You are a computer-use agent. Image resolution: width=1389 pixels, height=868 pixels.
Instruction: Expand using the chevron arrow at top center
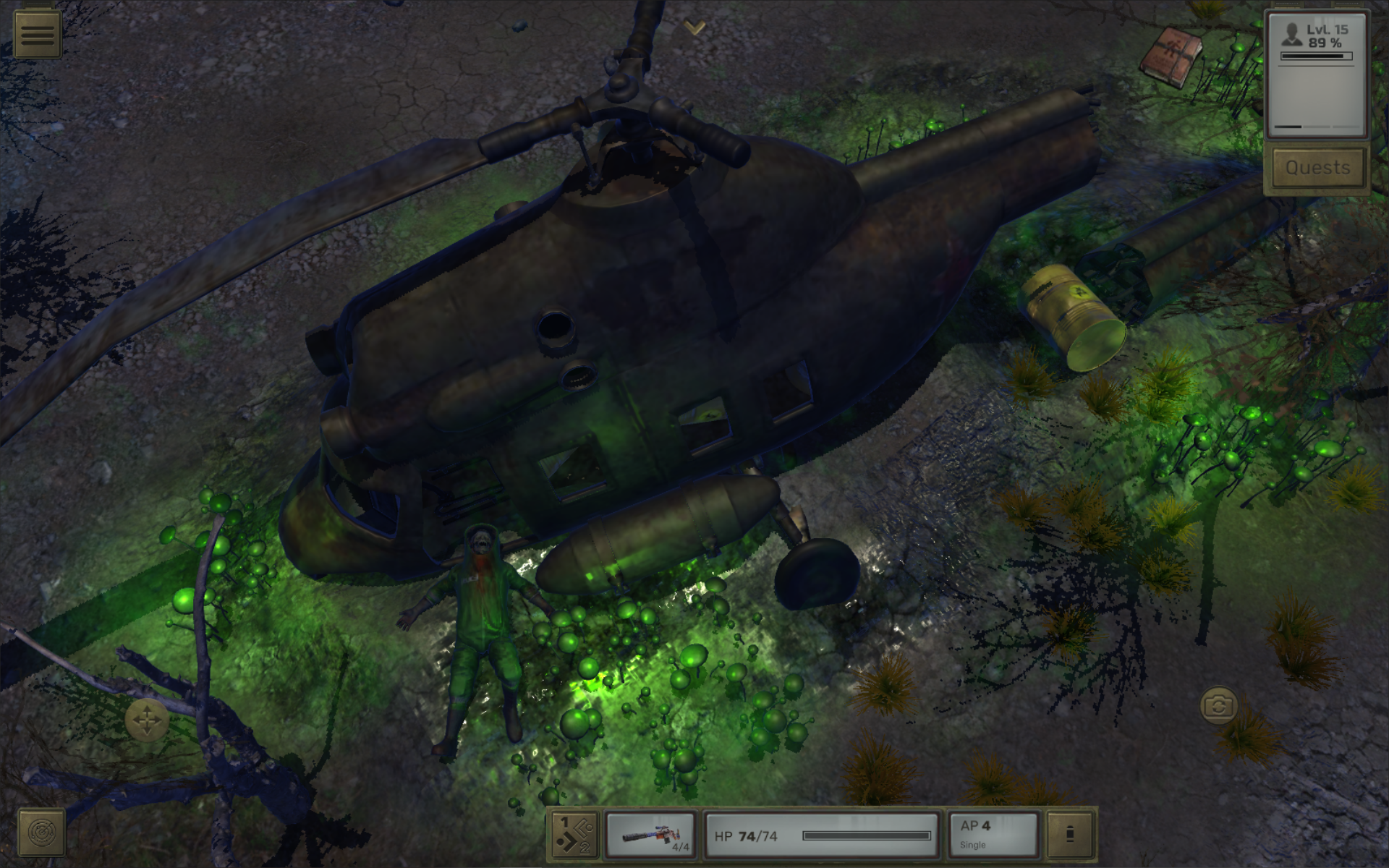tap(695, 27)
